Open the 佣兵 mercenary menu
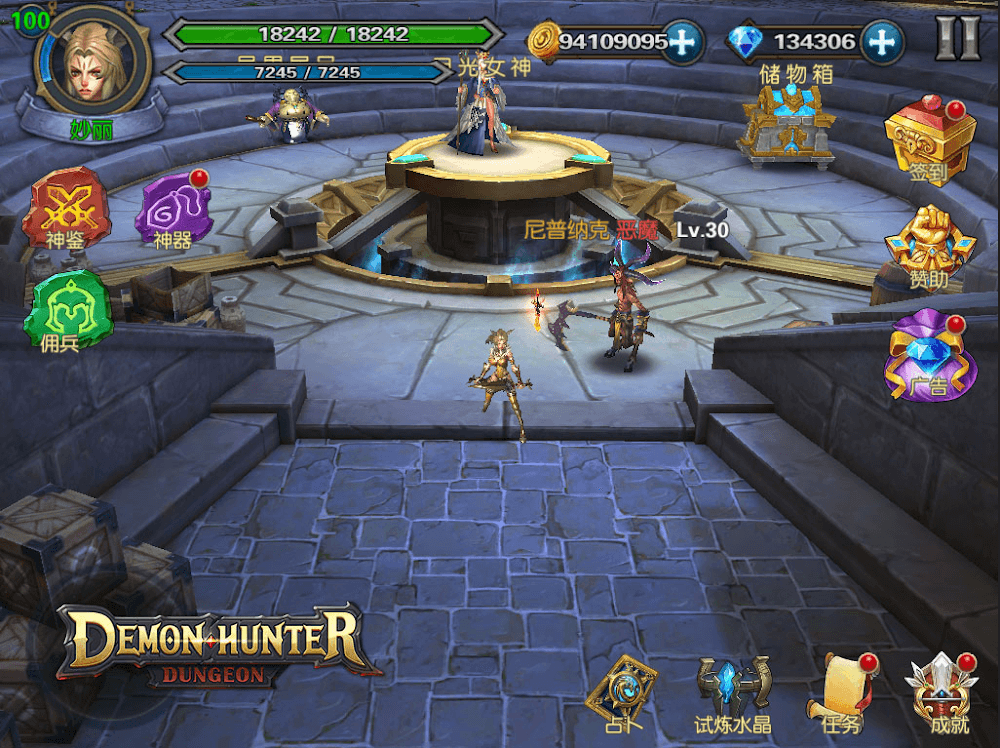1000x748 pixels. point(71,309)
